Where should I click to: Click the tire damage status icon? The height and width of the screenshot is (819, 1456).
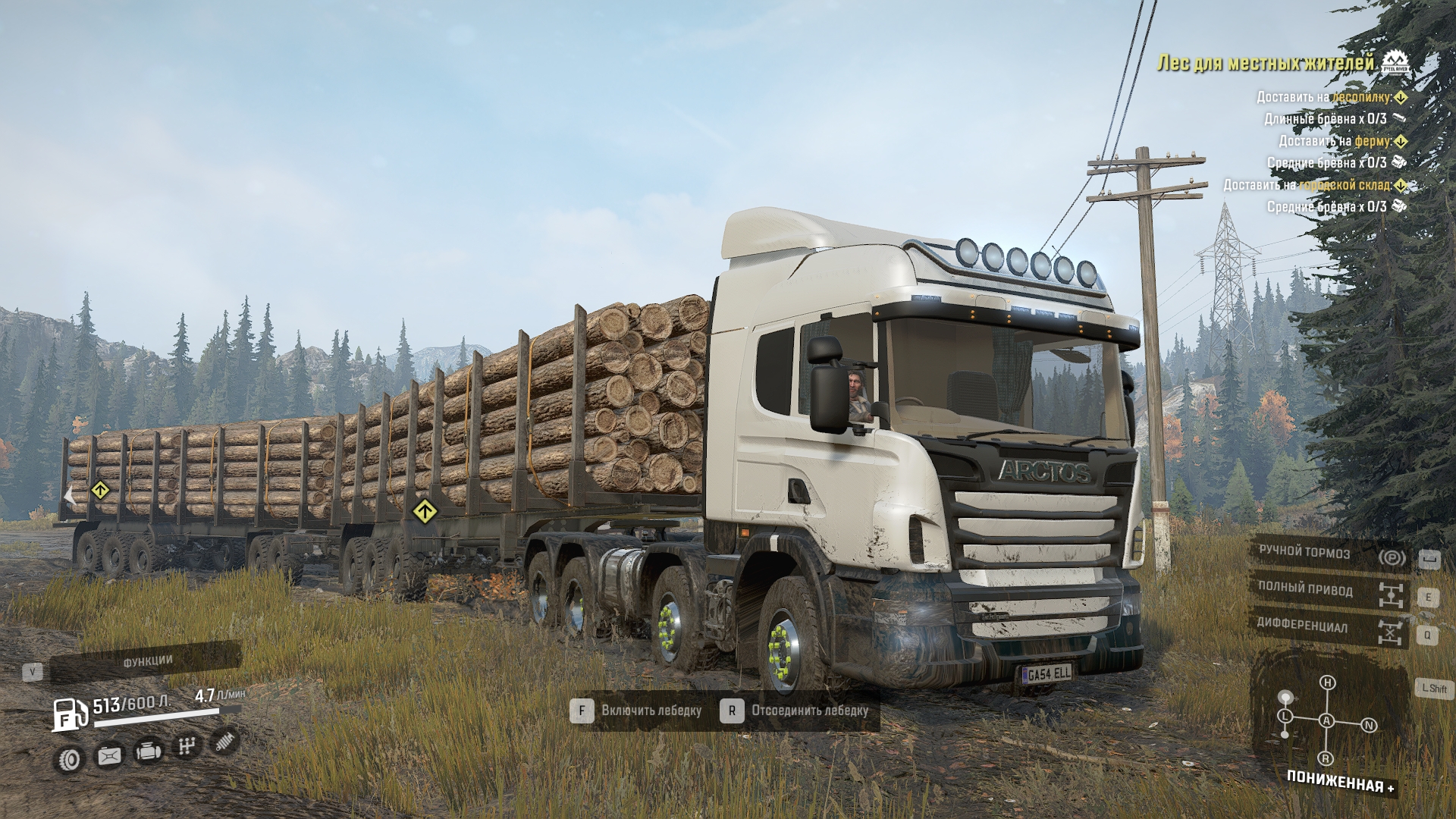(x=71, y=759)
